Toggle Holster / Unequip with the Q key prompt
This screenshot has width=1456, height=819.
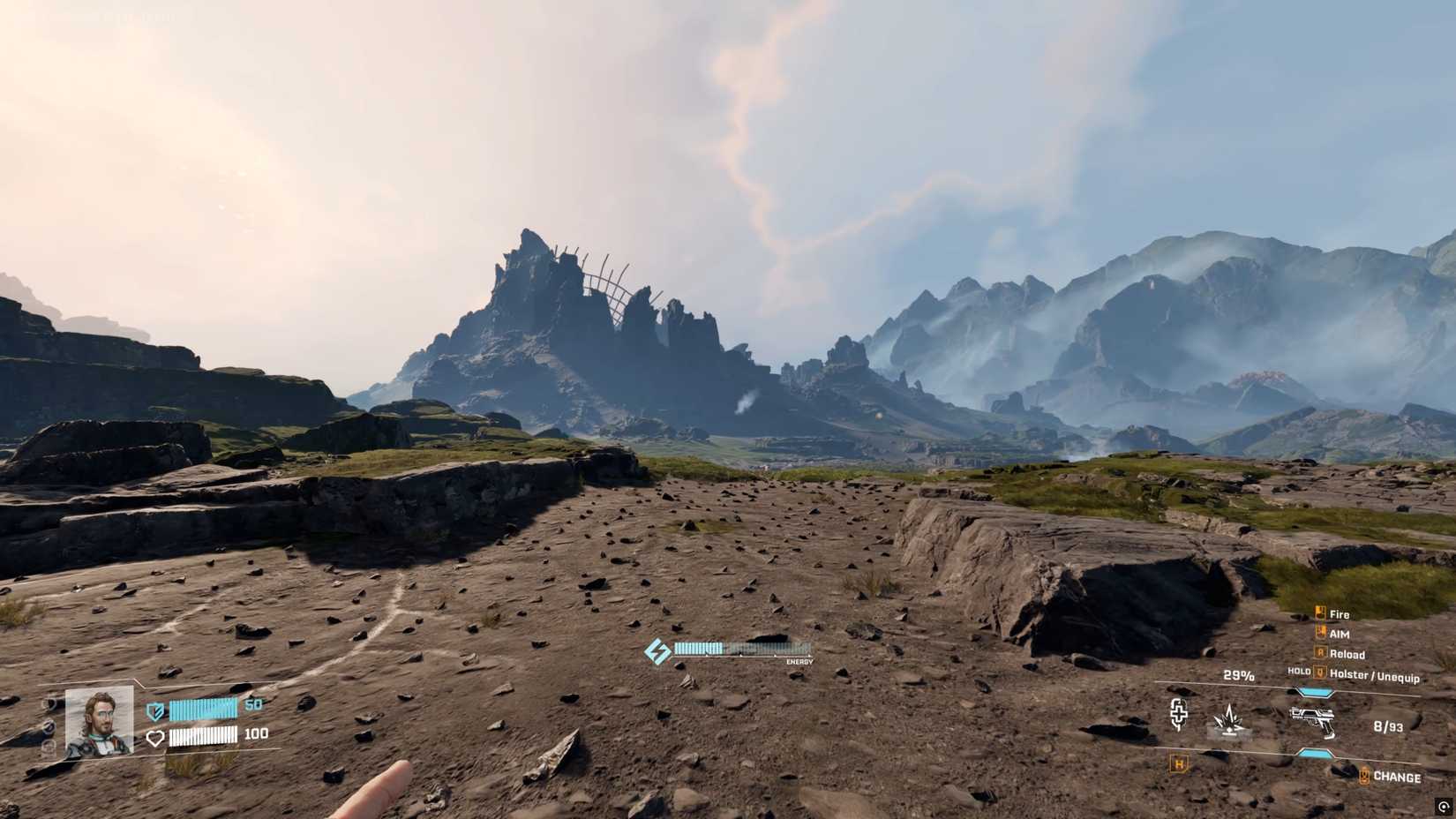point(1320,672)
